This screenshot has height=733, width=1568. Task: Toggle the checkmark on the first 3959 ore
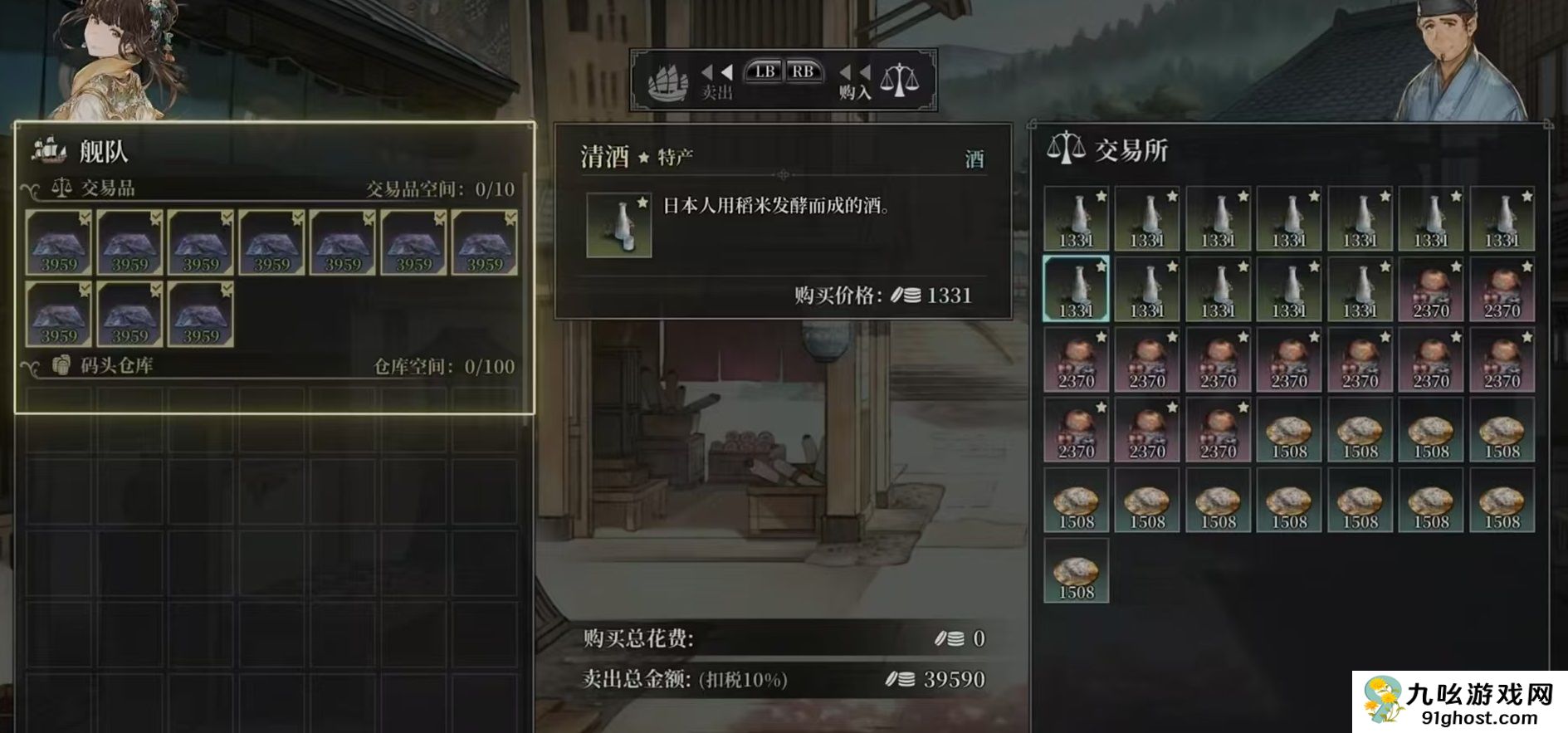[x=86, y=215]
